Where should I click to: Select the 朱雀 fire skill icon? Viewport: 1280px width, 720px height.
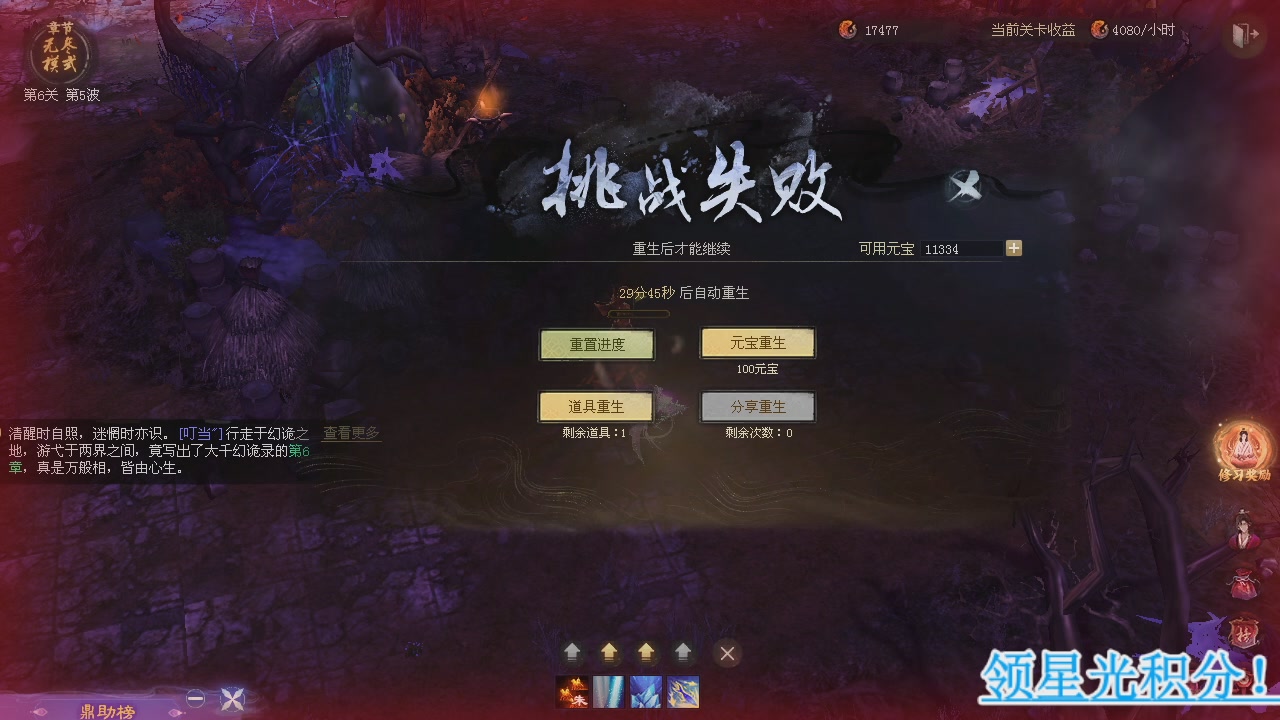[573, 691]
